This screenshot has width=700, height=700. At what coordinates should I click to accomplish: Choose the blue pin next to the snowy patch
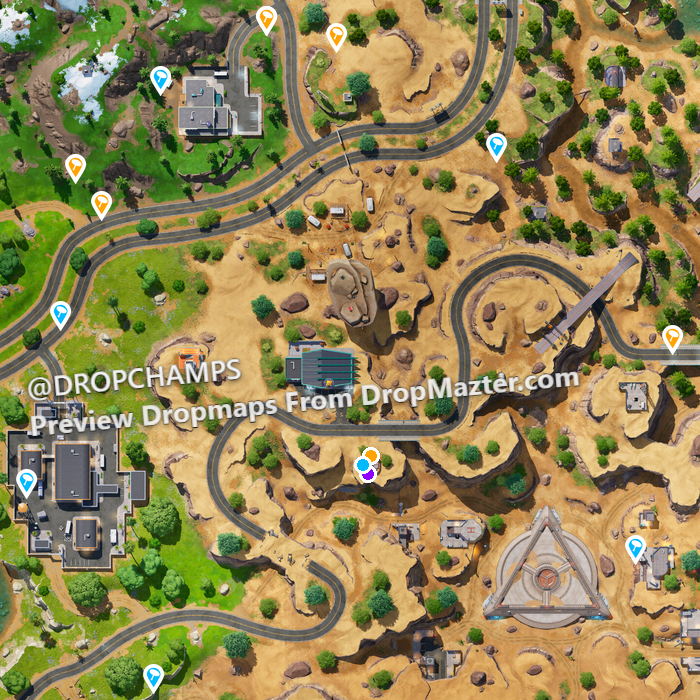[x=160, y=79]
